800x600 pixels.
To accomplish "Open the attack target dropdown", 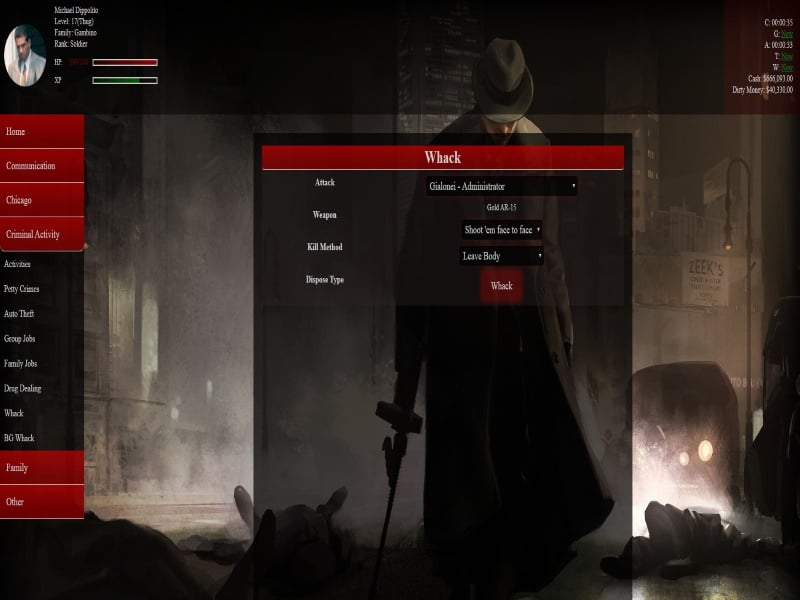I will (x=502, y=186).
